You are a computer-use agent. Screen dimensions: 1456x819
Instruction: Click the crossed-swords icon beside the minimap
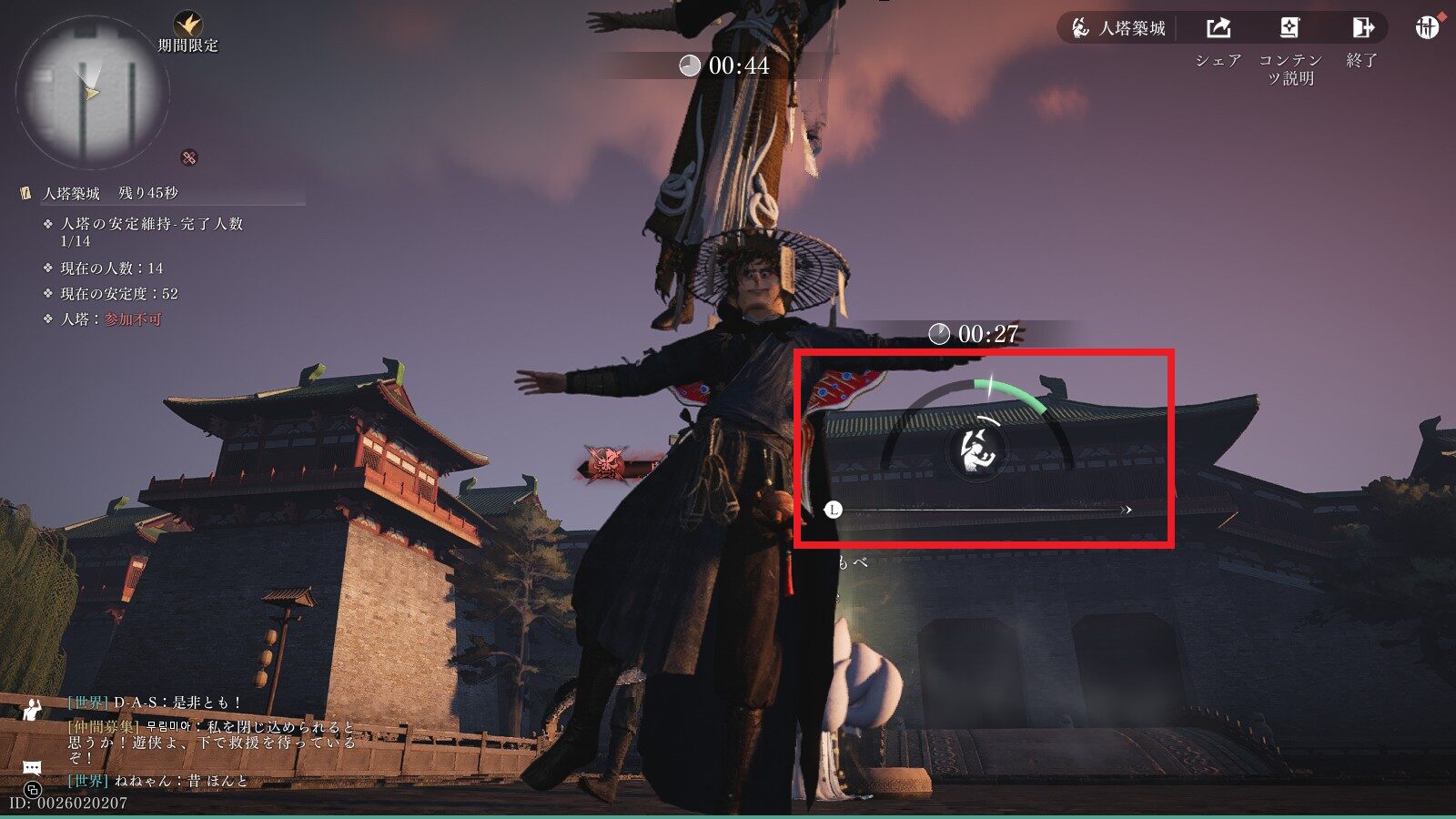click(189, 157)
